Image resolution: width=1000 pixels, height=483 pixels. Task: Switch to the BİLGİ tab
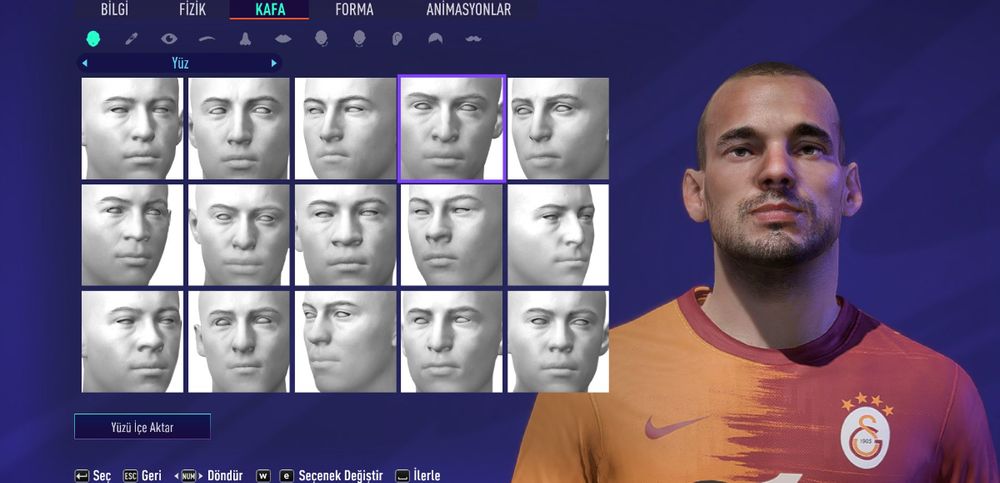115,10
